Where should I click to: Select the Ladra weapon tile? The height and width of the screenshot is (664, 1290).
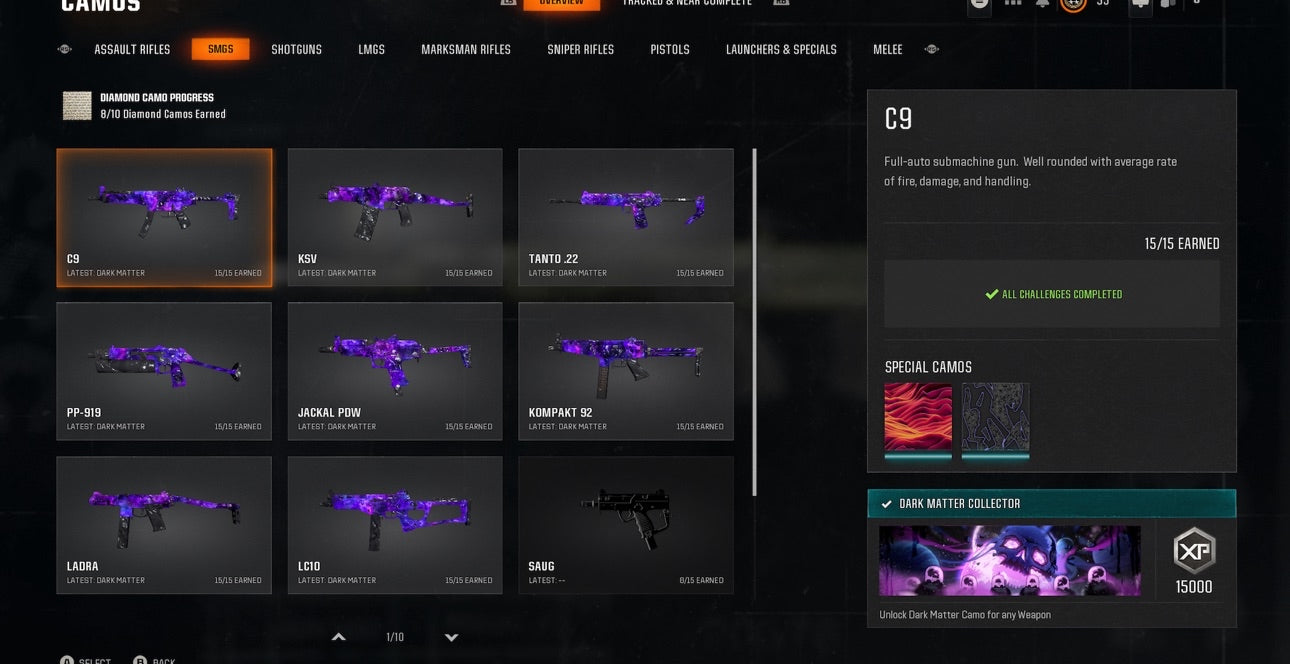click(x=164, y=525)
